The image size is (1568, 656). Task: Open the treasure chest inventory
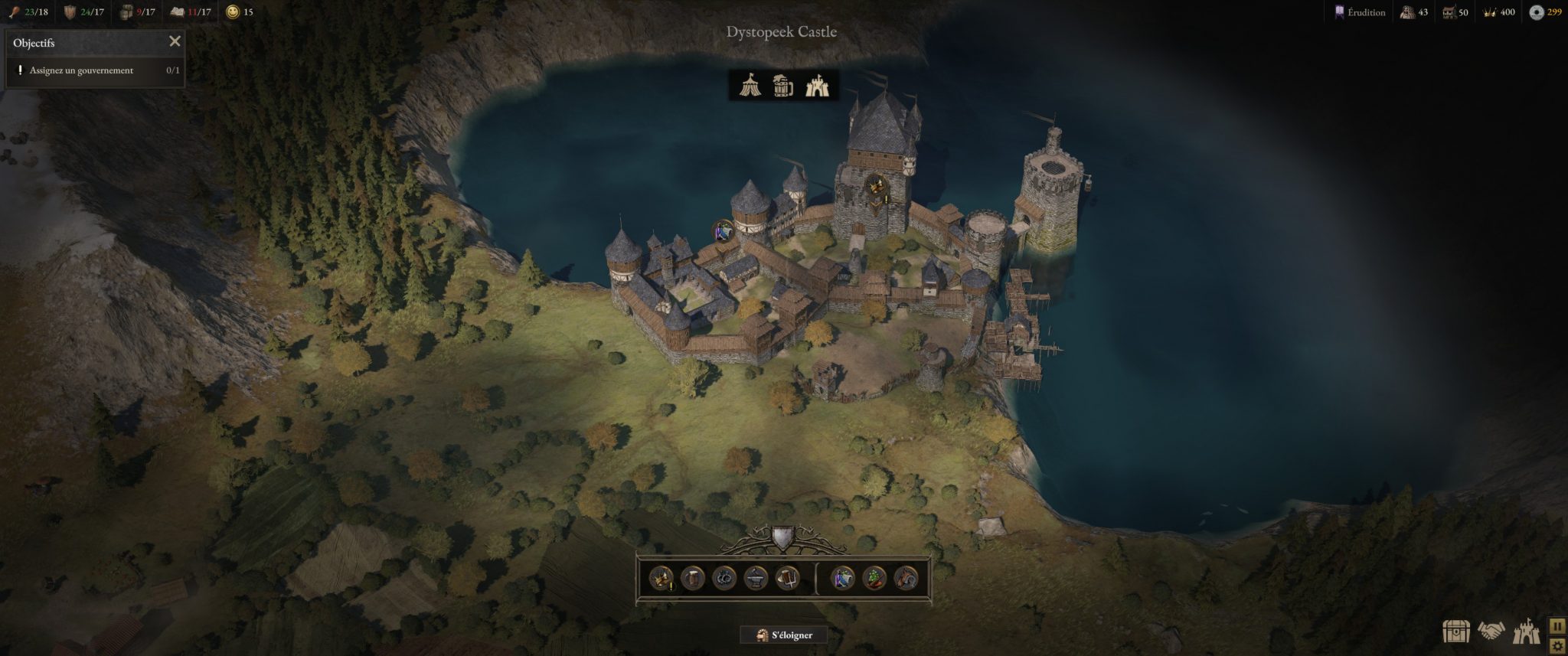tap(1455, 631)
